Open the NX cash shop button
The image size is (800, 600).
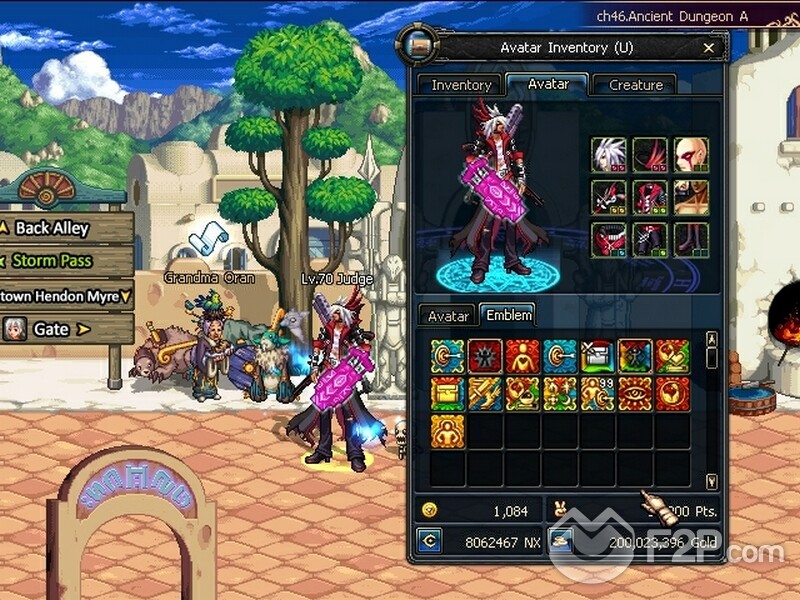(x=430, y=542)
